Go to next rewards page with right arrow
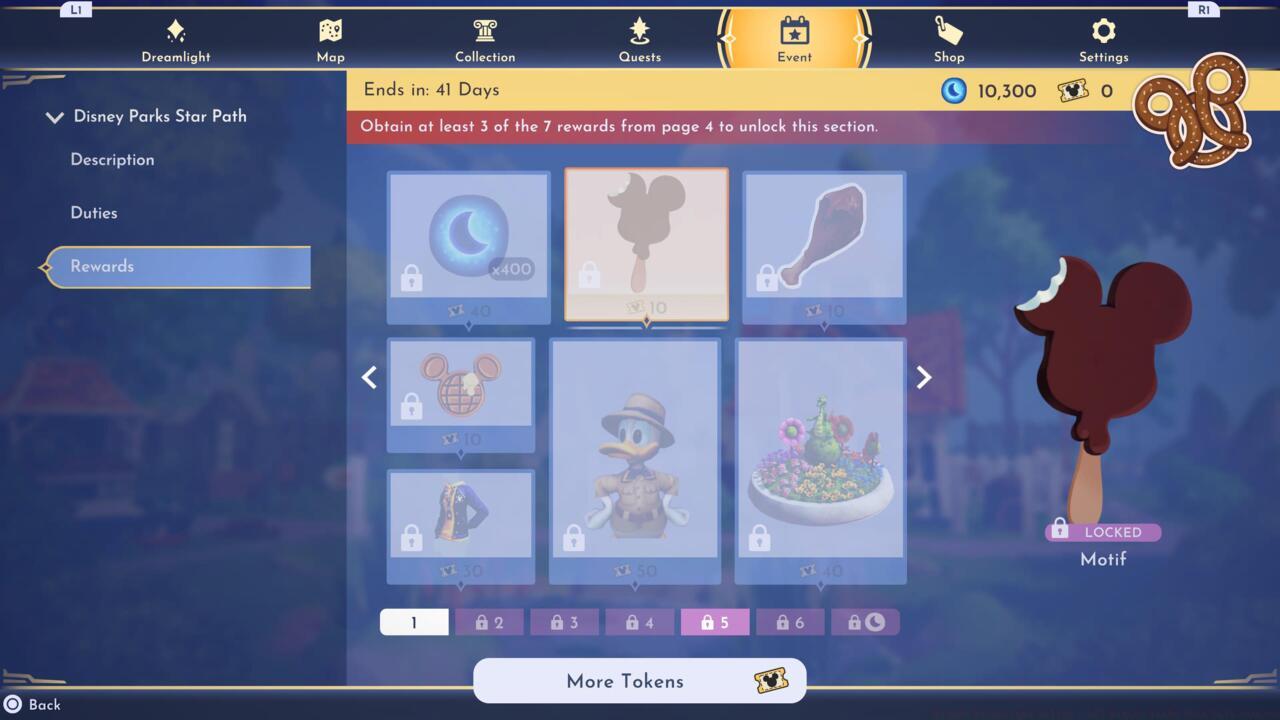The width and height of the screenshot is (1280, 720). tap(922, 377)
